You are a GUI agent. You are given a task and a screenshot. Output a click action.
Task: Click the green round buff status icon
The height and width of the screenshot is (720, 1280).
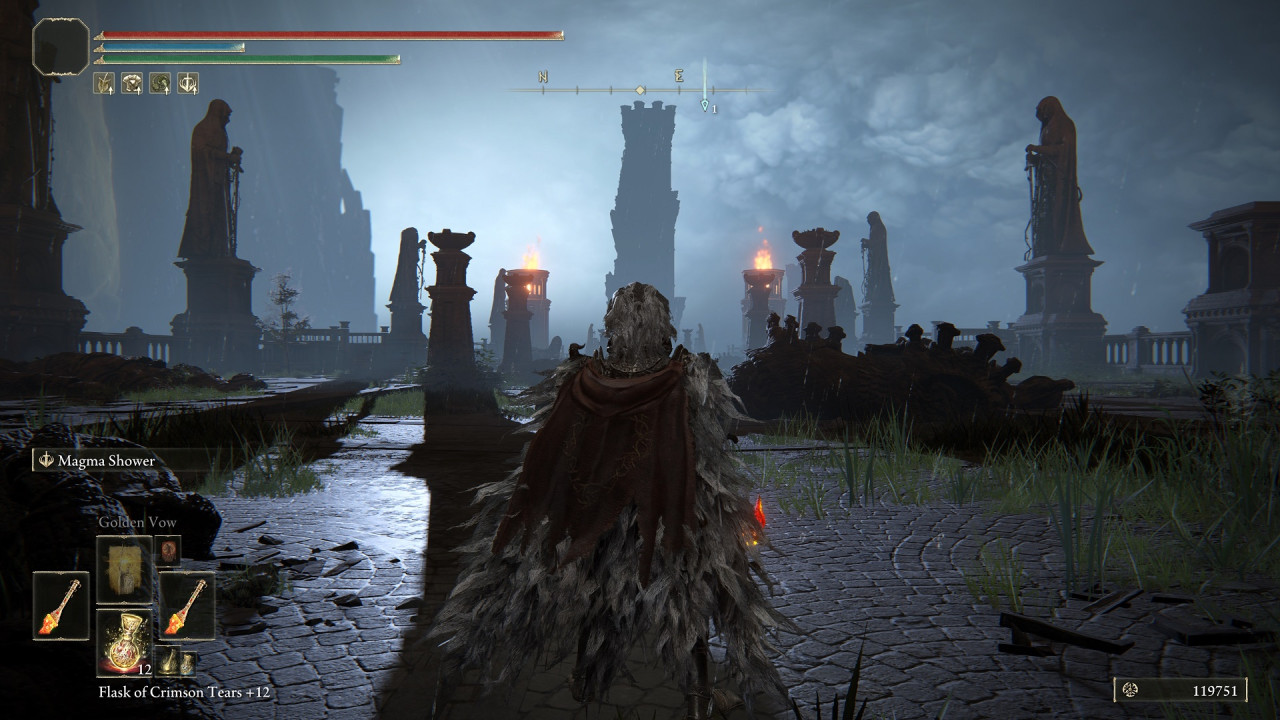pyautogui.click(x=160, y=83)
